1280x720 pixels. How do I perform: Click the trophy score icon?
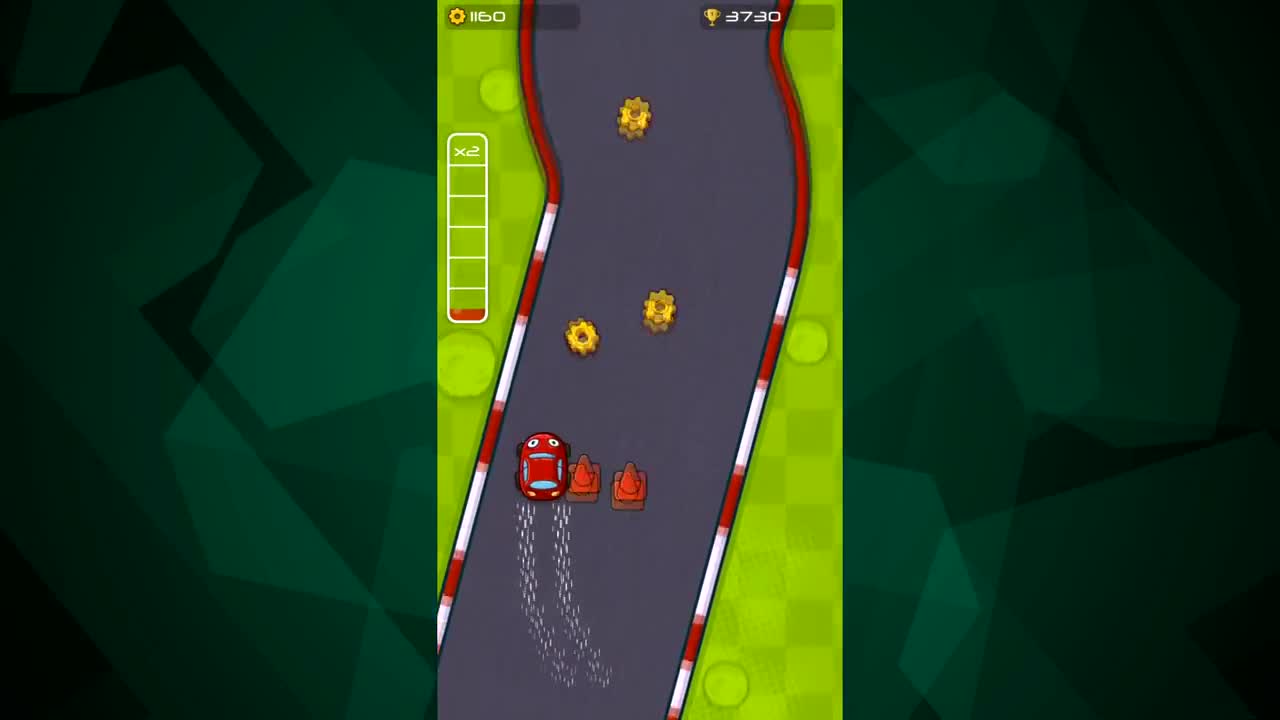coord(712,16)
